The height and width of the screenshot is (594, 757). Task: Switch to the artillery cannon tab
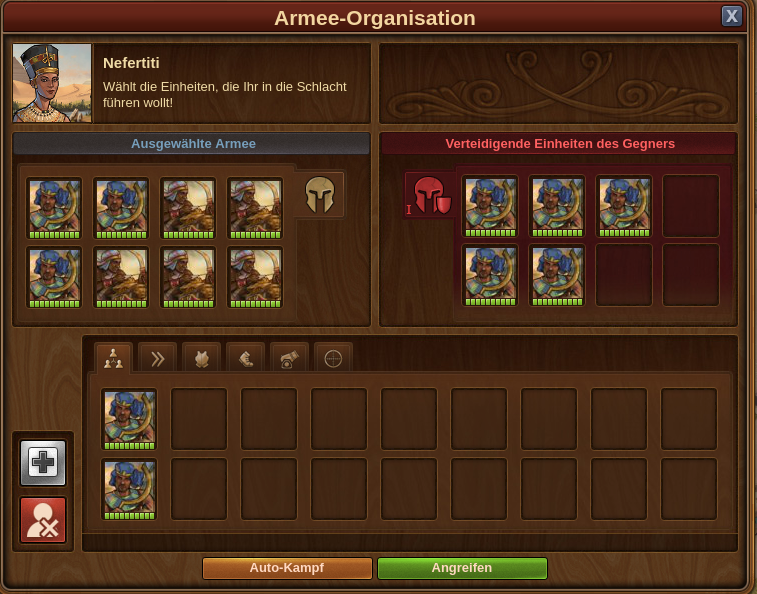pos(289,358)
